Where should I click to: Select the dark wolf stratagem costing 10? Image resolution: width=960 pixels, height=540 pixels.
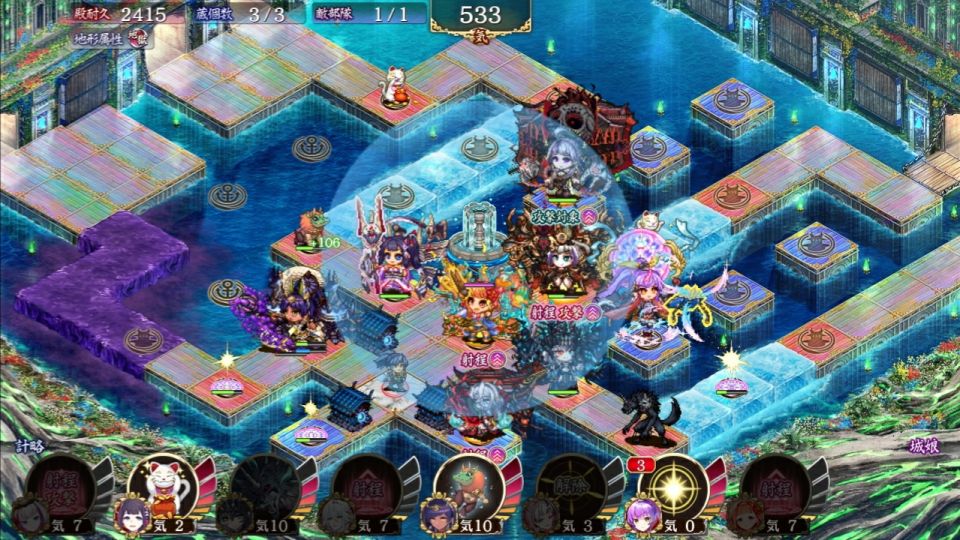click(264, 490)
